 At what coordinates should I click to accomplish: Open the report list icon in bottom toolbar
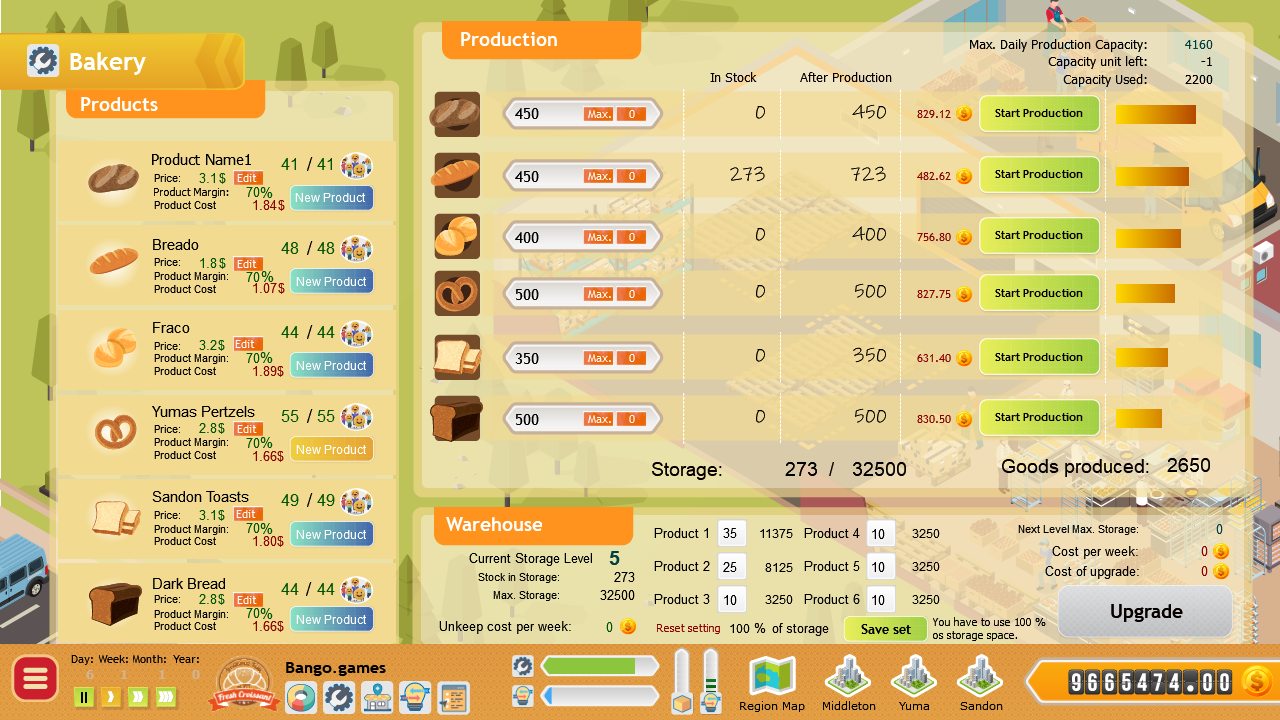point(454,697)
